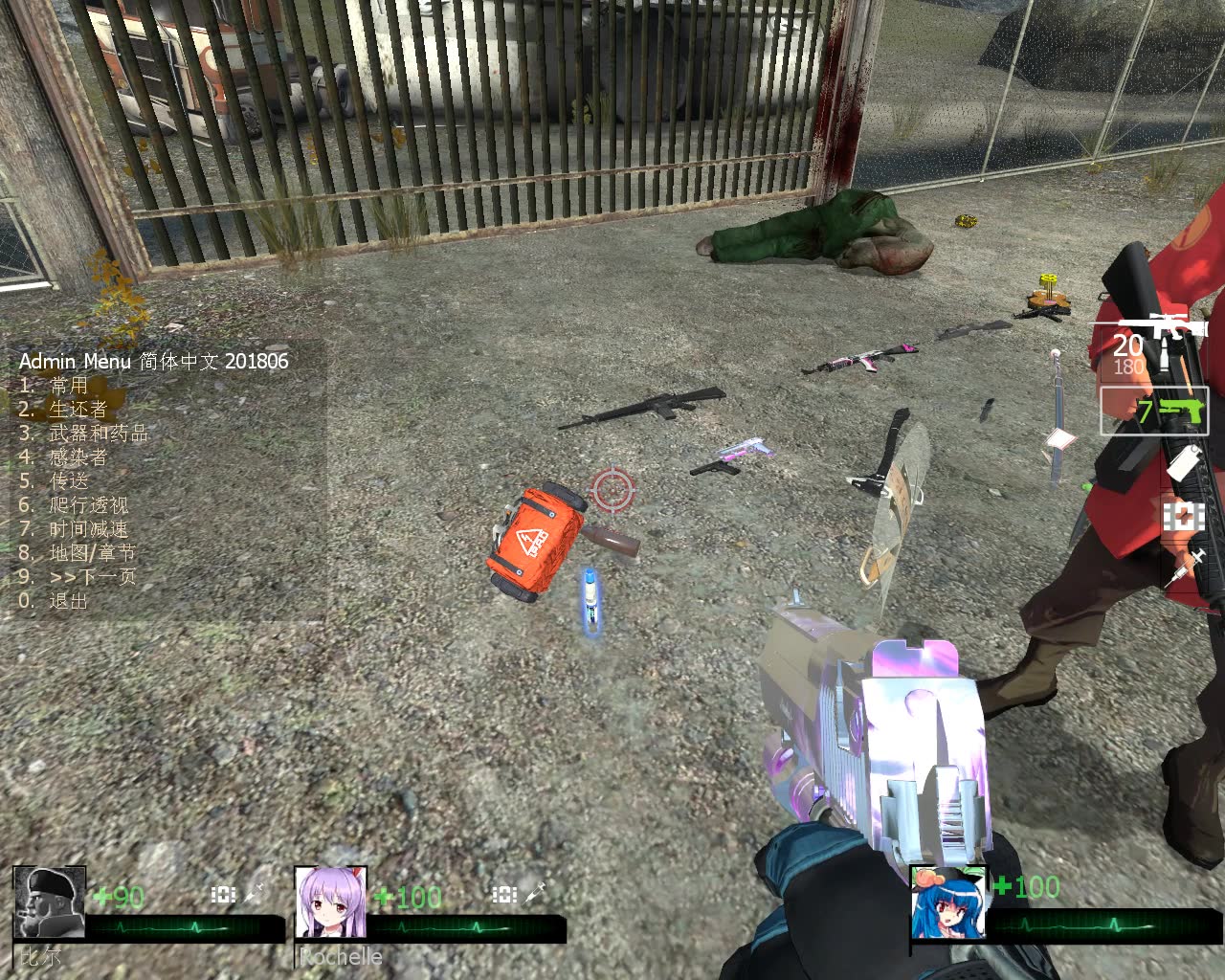Open the 地图/章节 menu entry
The image size is (1225, 980).
click(x=92, y=553)
